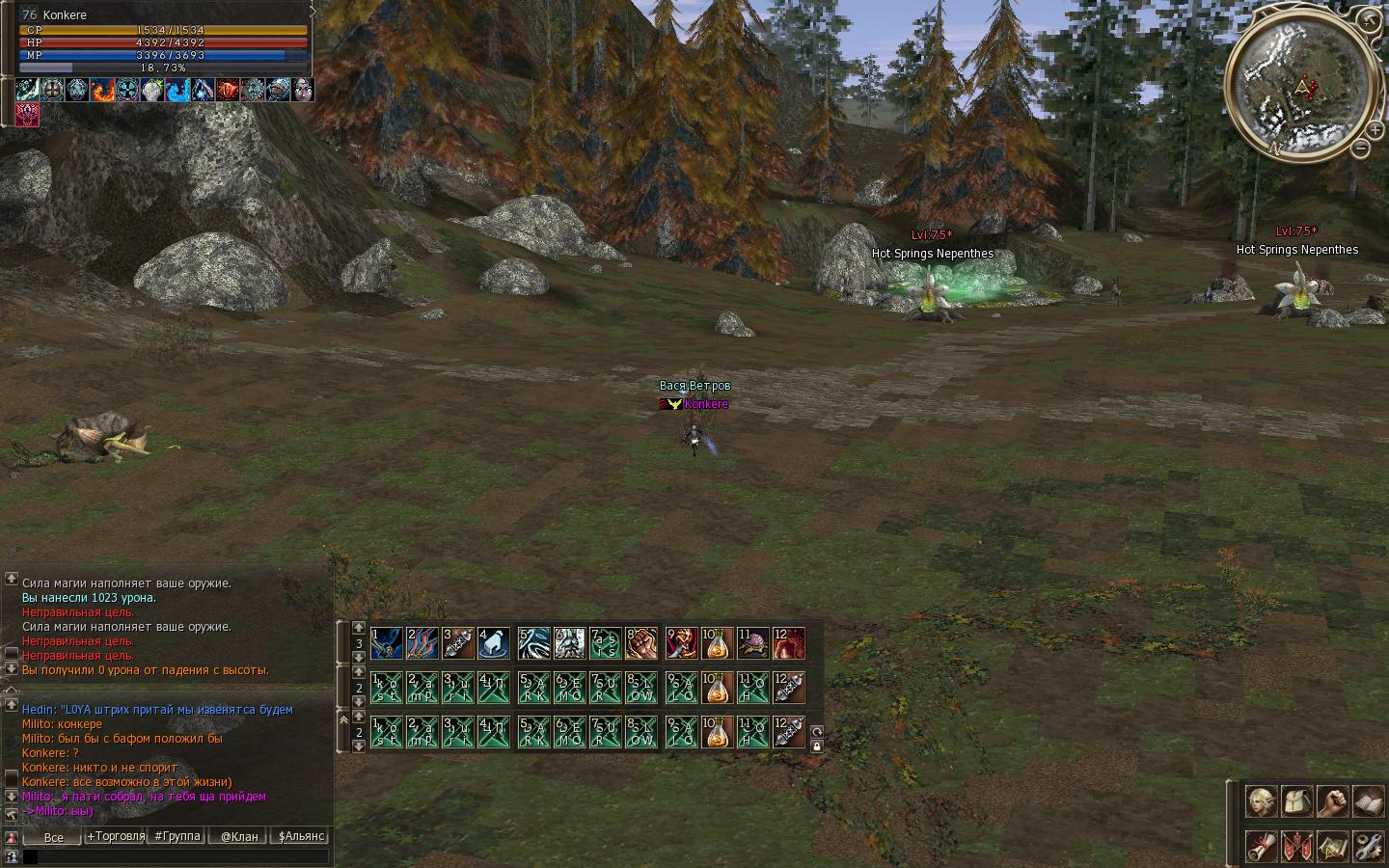
Task: Open the $Альянс chat tab
Action: (301, 836)
